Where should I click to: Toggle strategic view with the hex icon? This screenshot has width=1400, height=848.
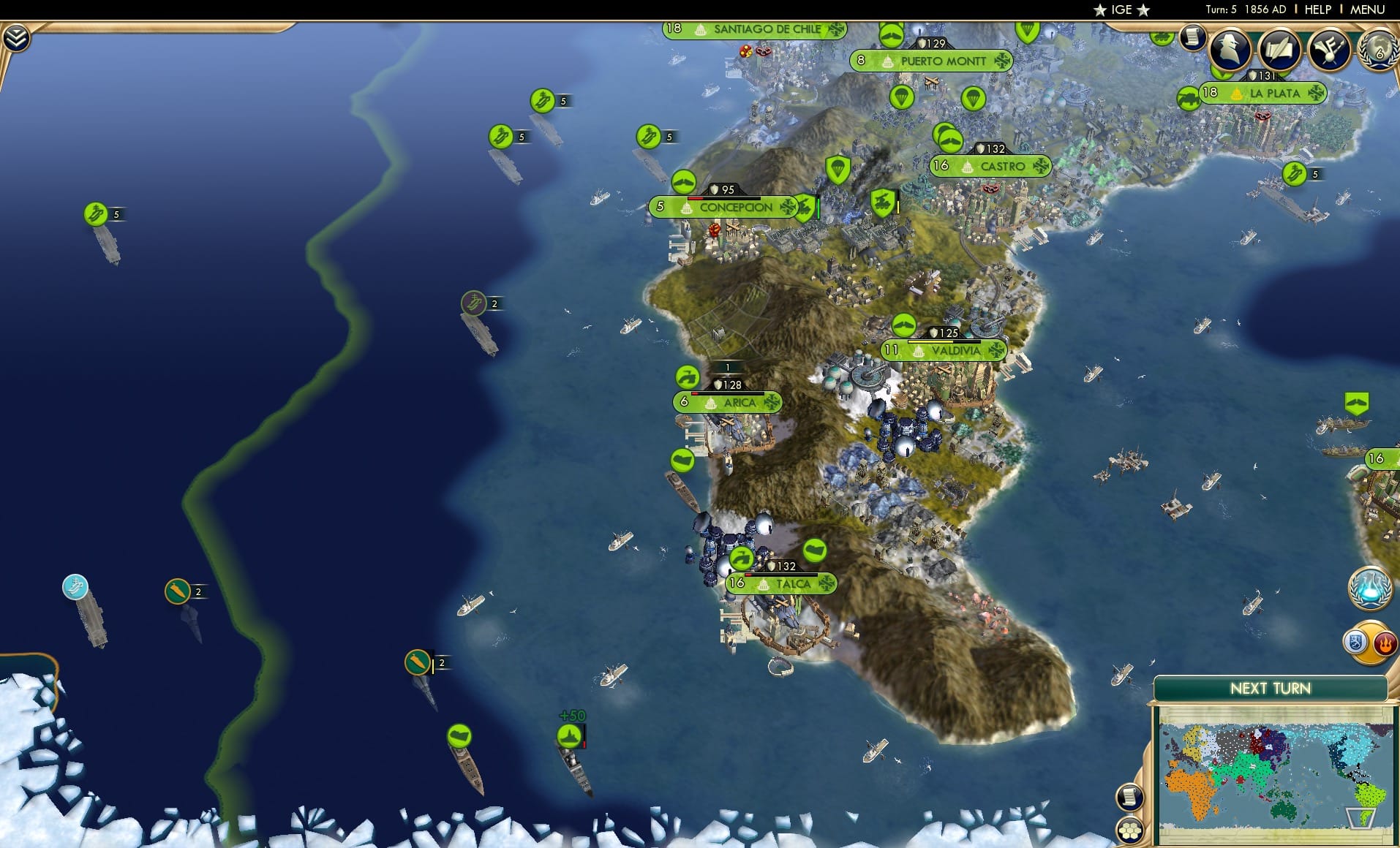point(1130,830)
